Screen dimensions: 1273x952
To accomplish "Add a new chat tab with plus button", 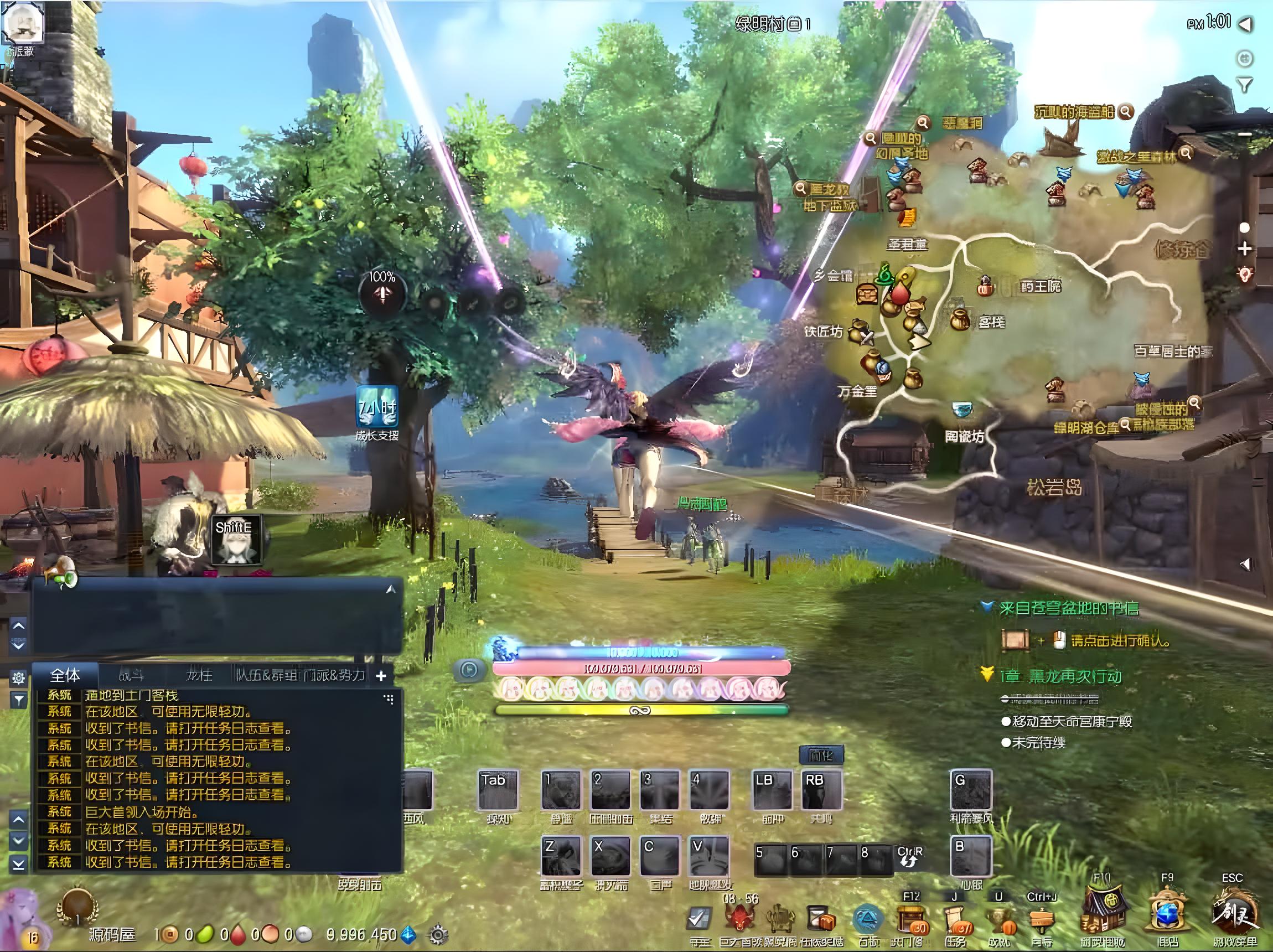I will 381,676.
